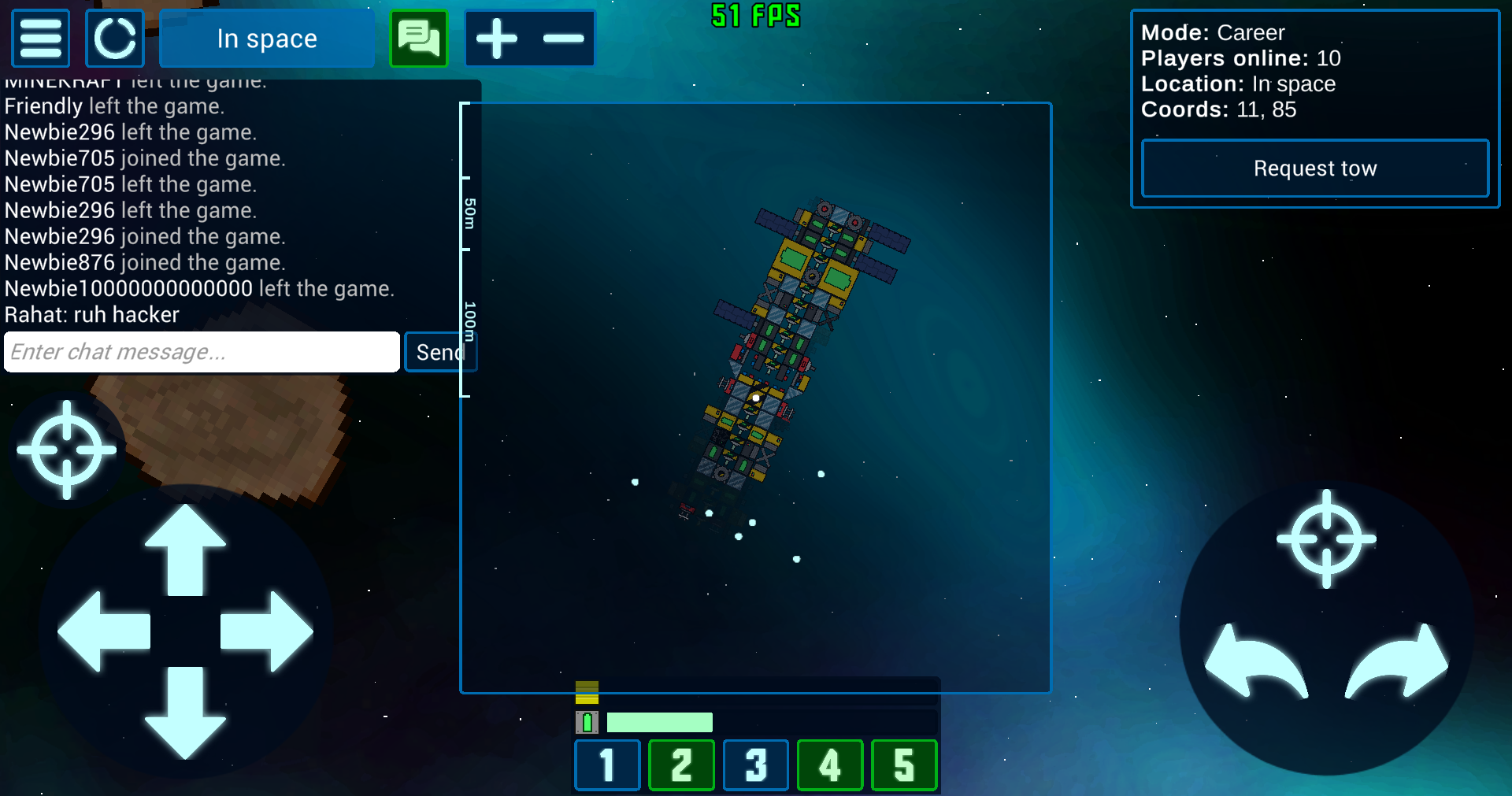The width and height of the screenshot is (1512, 796).
Task: Tap the up thrust arrow
Action: click(185, 547)
